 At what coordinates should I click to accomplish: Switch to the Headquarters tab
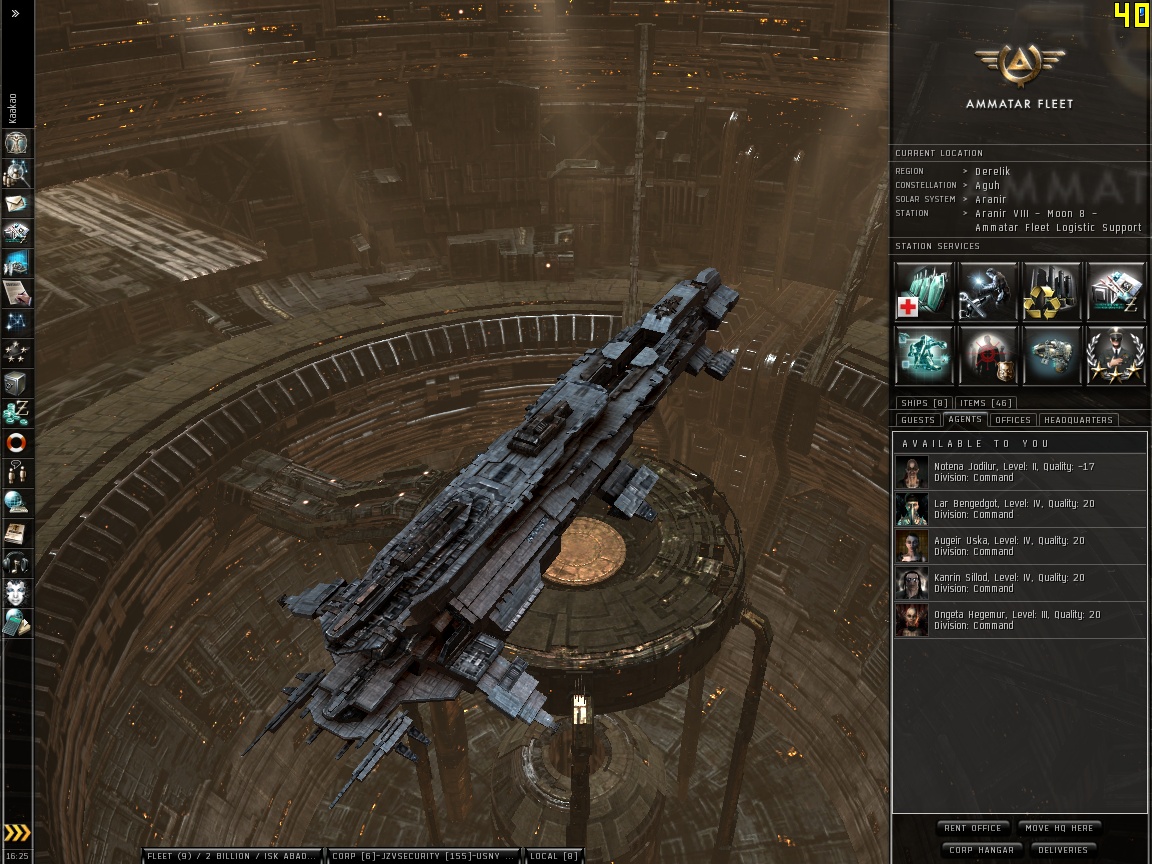[x=1078, y=420]
